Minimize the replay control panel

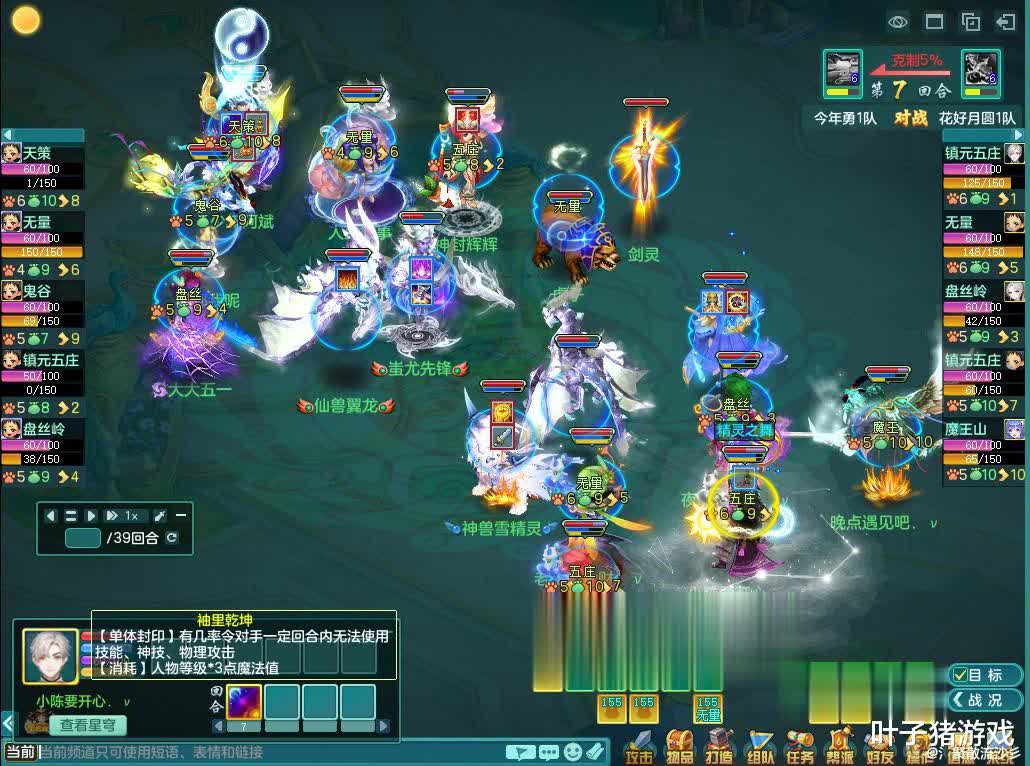(x=181, y=516)
